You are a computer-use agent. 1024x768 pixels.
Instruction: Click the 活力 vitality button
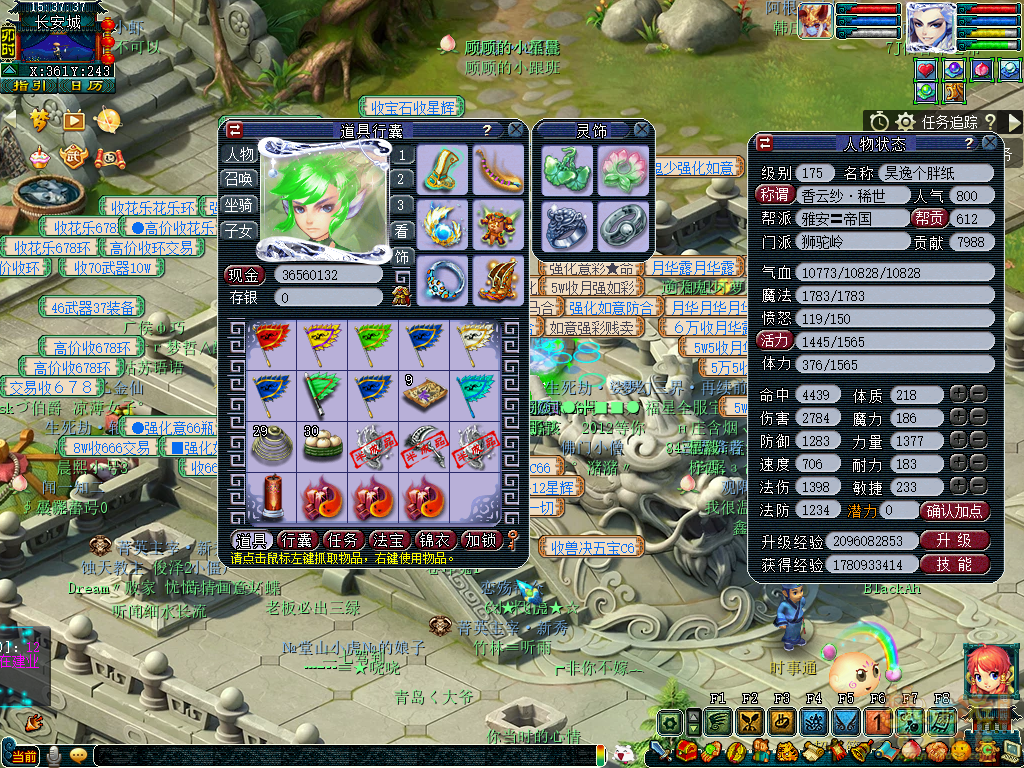(x=775, y=341)
